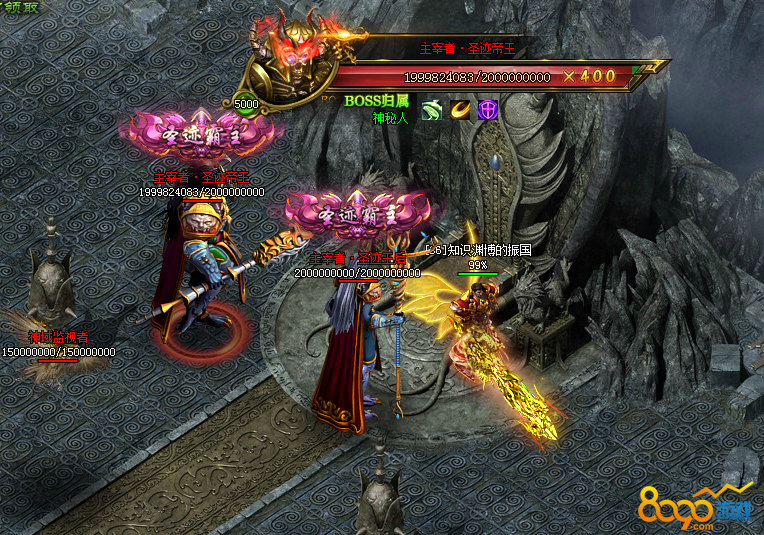Inspect the purple shield buff icon
The image size is (764, 535).
[x=487, y=110]
